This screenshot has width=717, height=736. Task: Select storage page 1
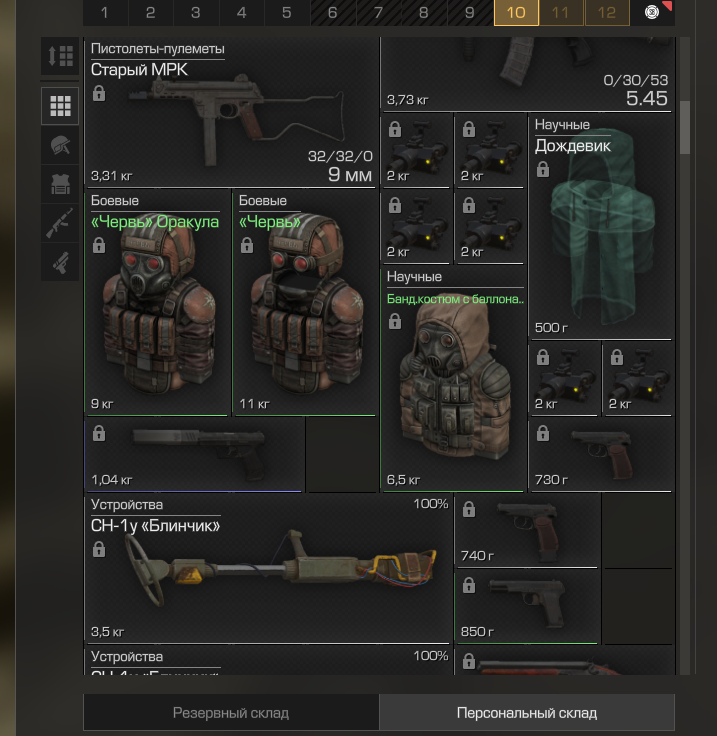104,13
